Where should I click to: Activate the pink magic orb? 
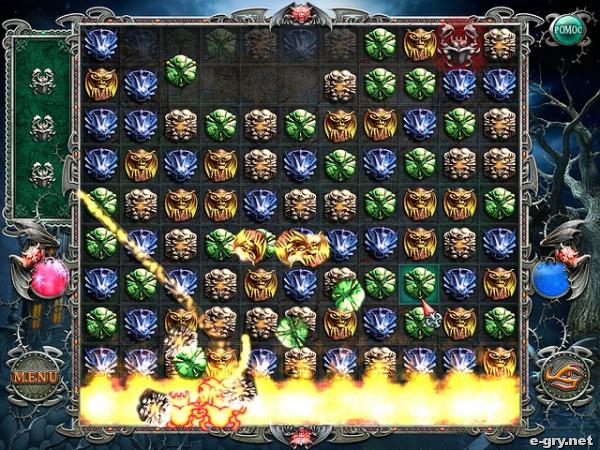click(48, 278)
